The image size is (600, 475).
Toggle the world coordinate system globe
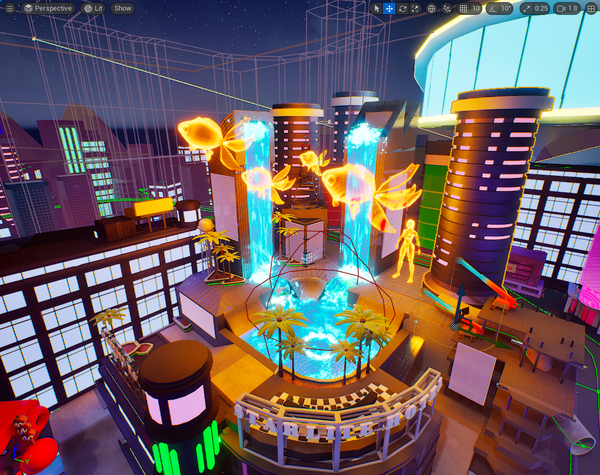(432, 8)
